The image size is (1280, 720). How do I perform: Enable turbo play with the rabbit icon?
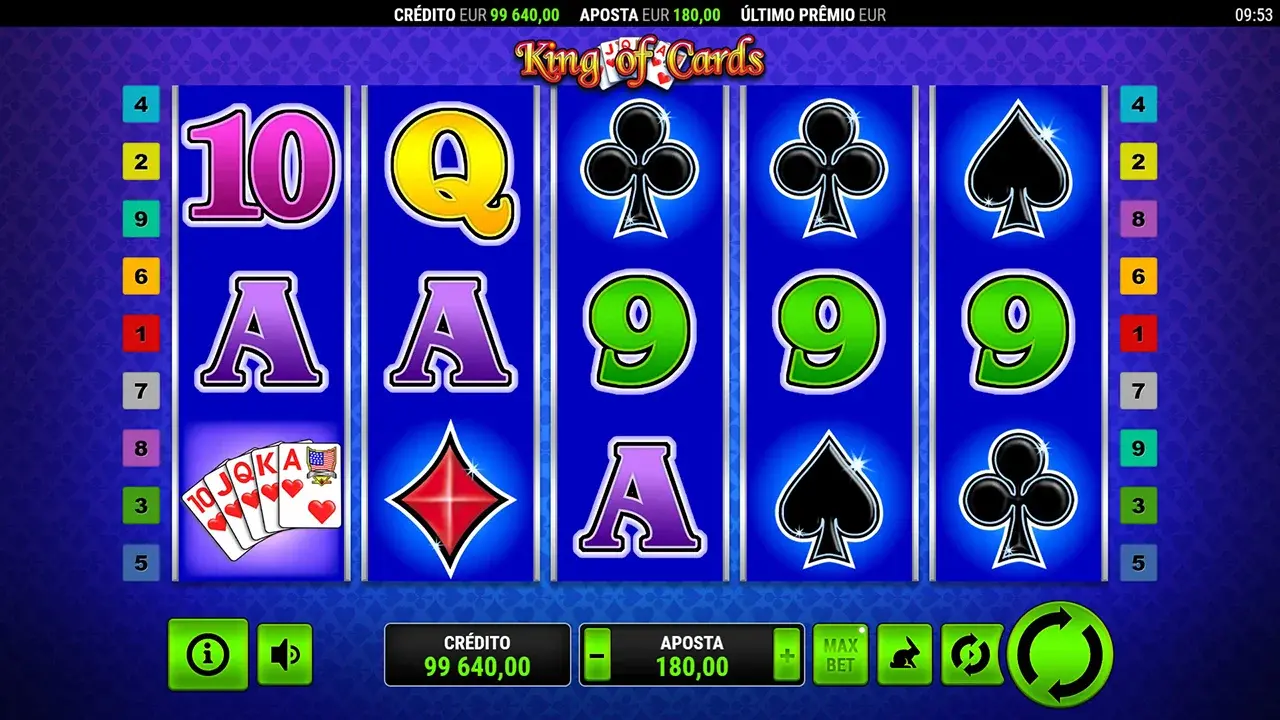pyautogui.click(x=906, y=652)
